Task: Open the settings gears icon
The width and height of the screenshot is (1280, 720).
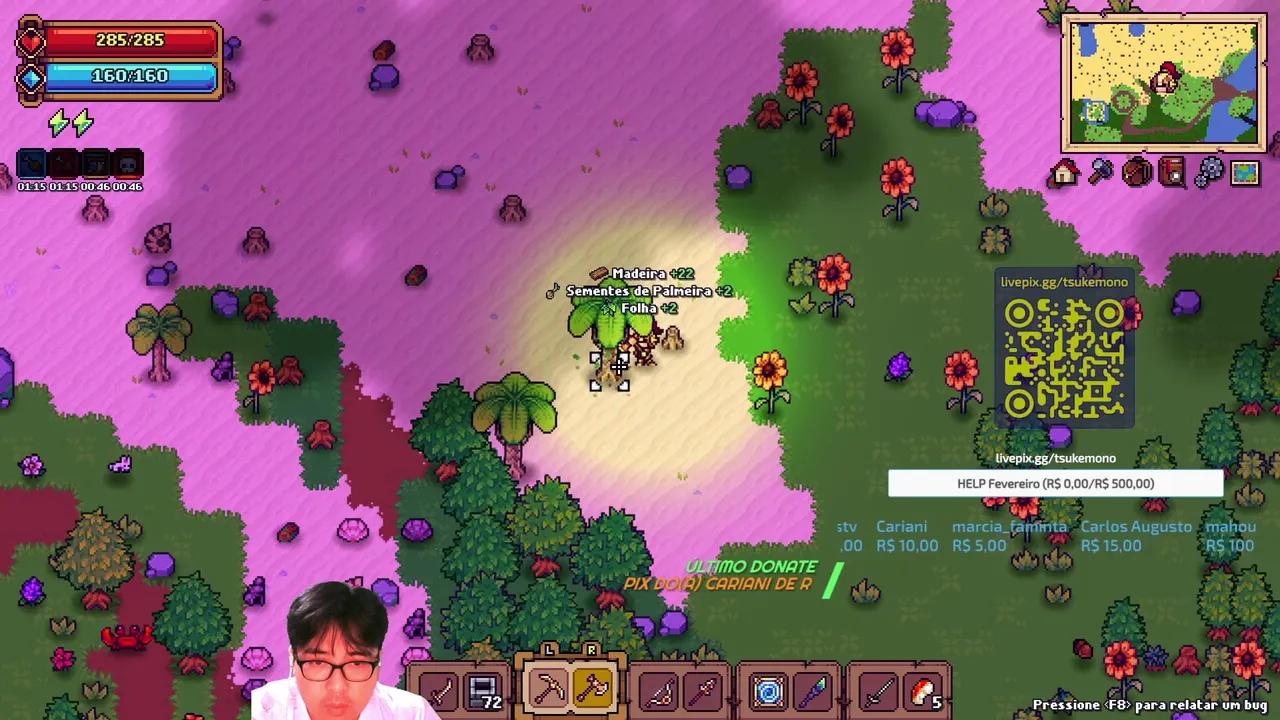Action: (1208, 172)
